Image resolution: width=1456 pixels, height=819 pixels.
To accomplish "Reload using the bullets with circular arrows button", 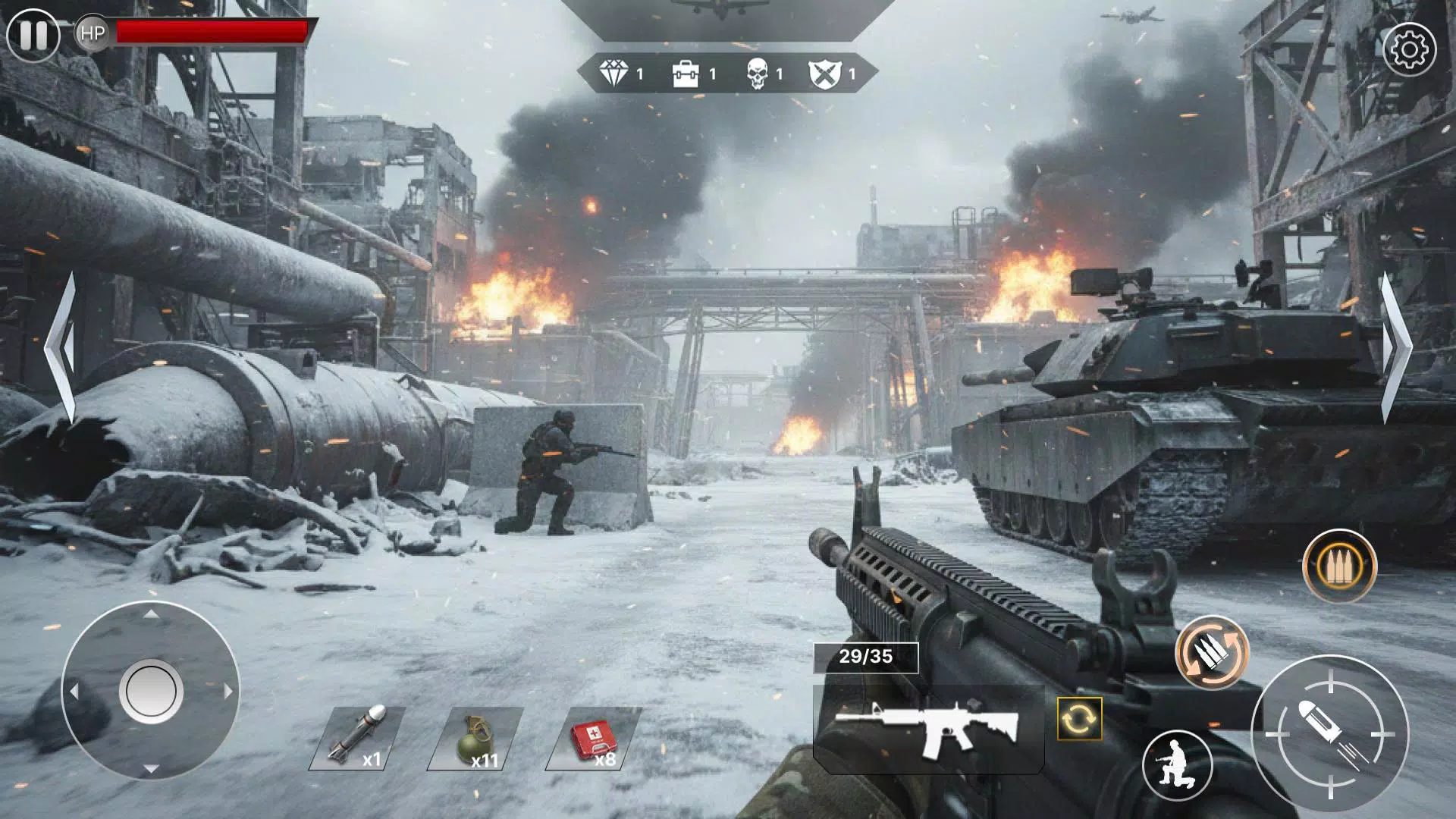I will (x=1211, y=653).
